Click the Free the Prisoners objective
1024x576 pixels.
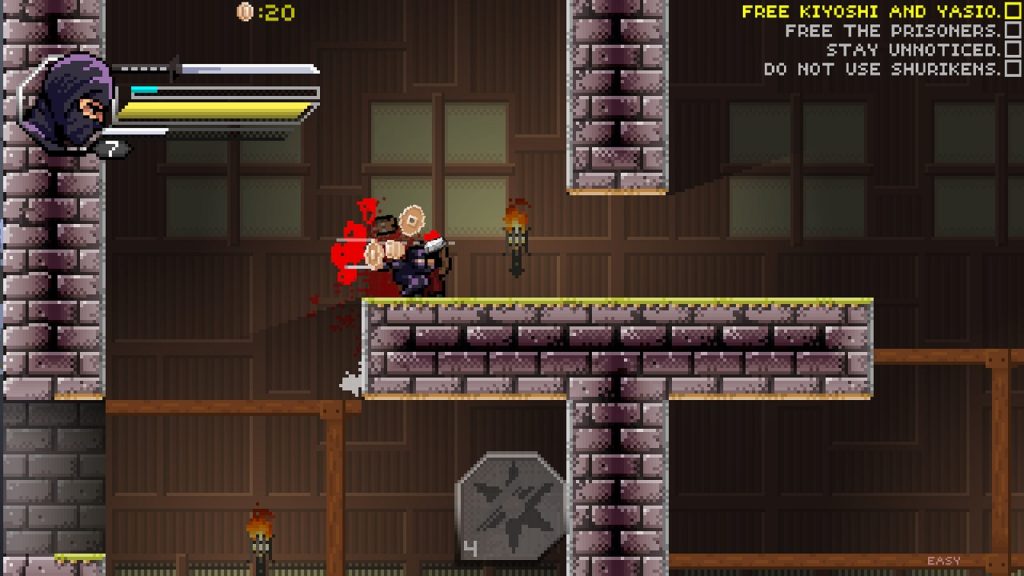click(892, 31)
